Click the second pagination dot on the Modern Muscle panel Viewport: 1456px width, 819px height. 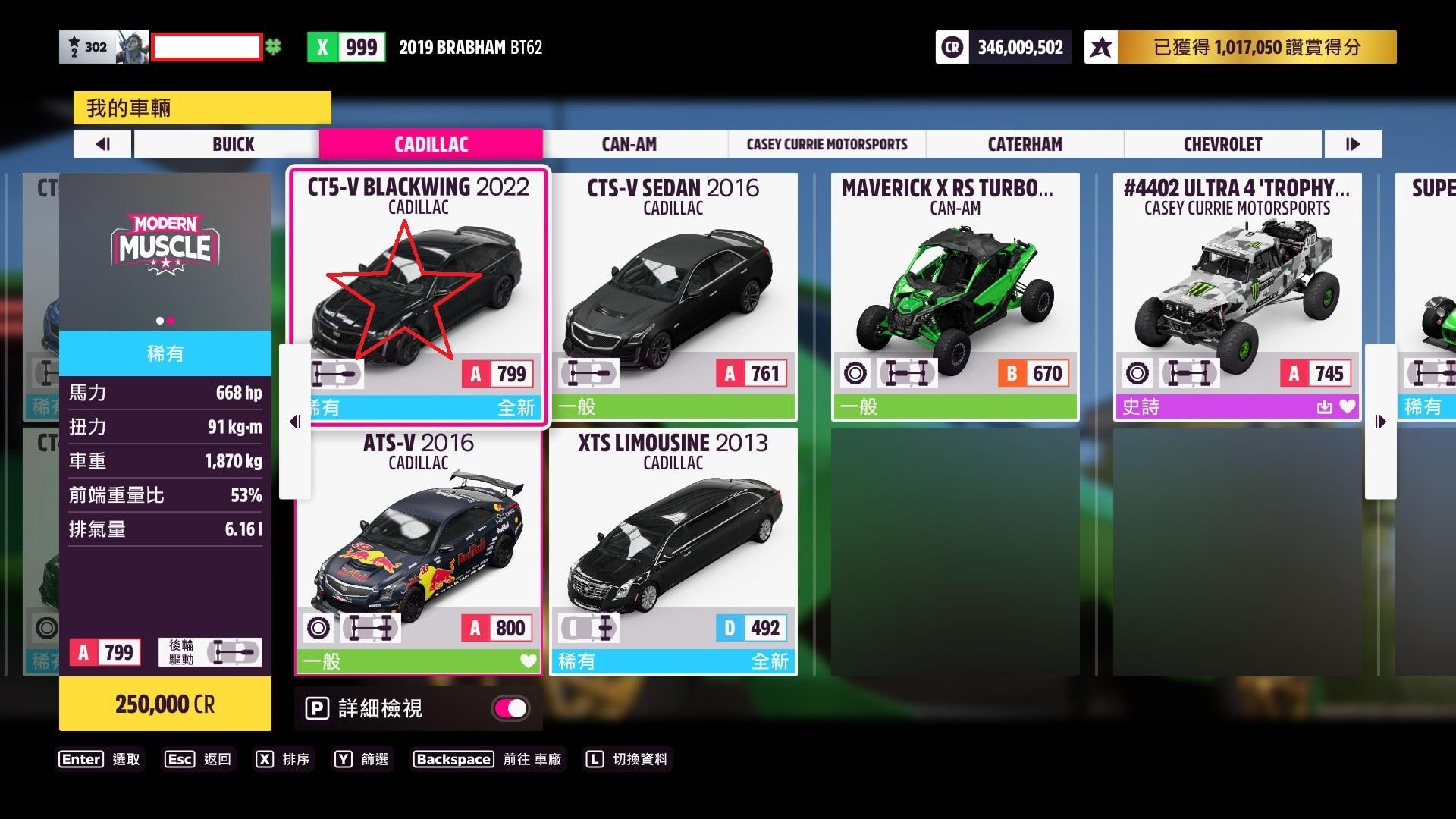pos(173,322)
